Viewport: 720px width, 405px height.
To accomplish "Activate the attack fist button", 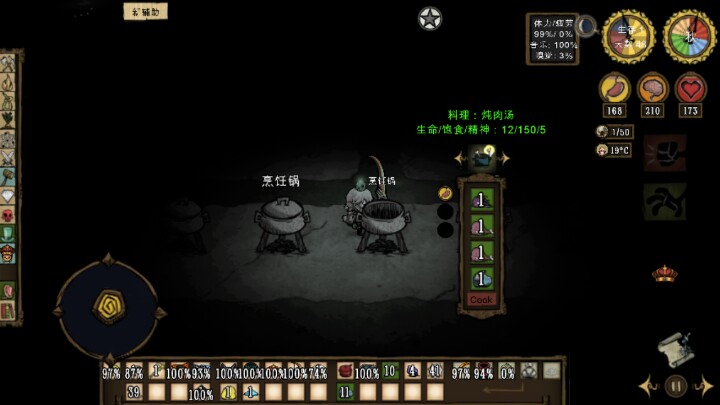I will tap(665, 153).
